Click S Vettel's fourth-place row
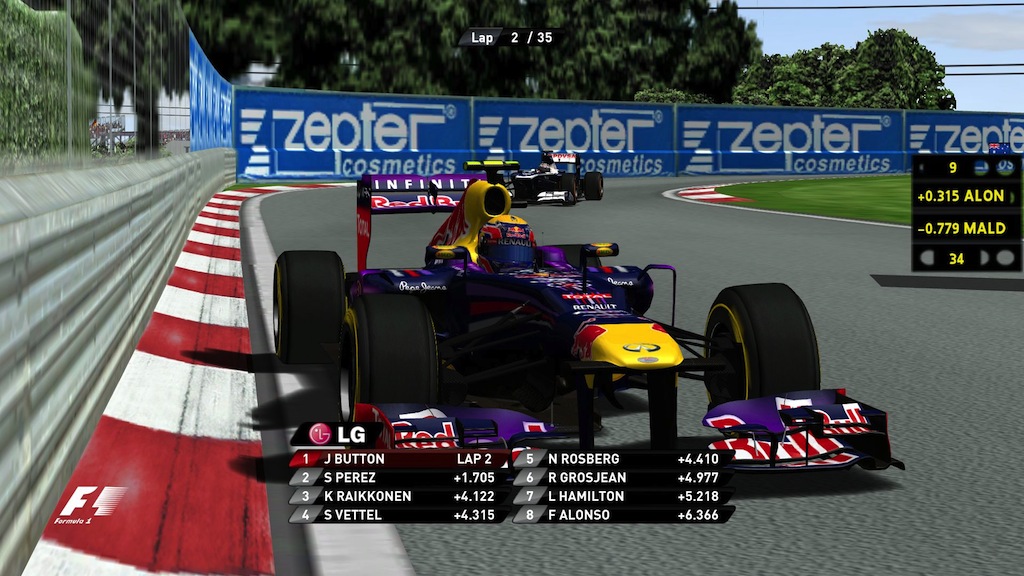This screenshot has width=1024, height=576. [400, 515]
